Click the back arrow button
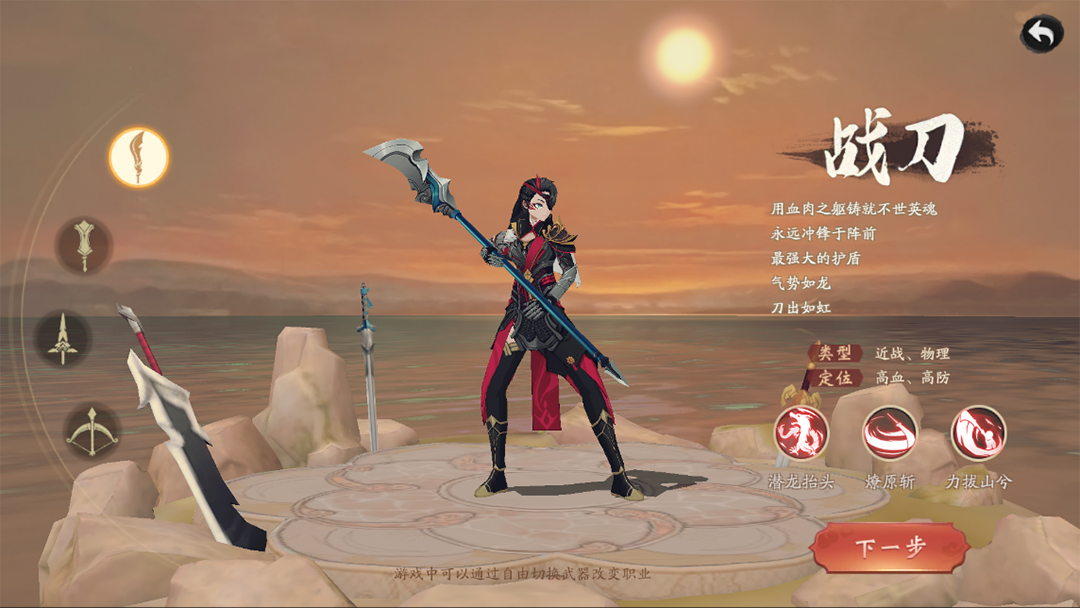This screenshot has height=608, width=1080. [1042, 34]
